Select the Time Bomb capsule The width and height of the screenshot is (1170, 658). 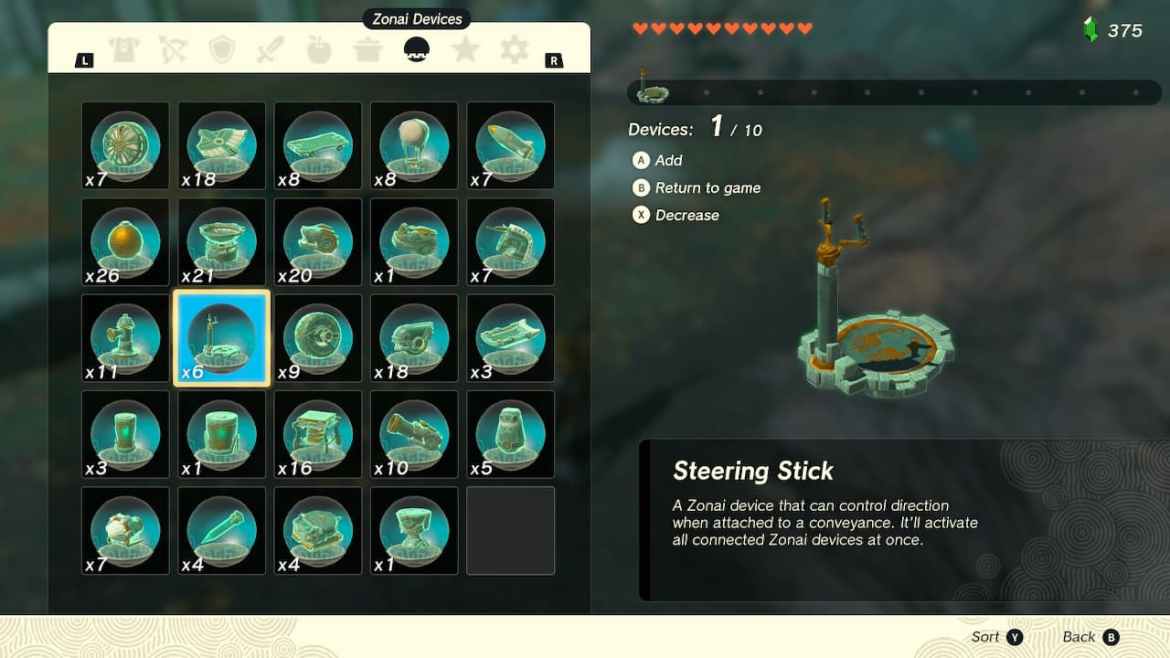pyautogui.click(x=125, y=242)
